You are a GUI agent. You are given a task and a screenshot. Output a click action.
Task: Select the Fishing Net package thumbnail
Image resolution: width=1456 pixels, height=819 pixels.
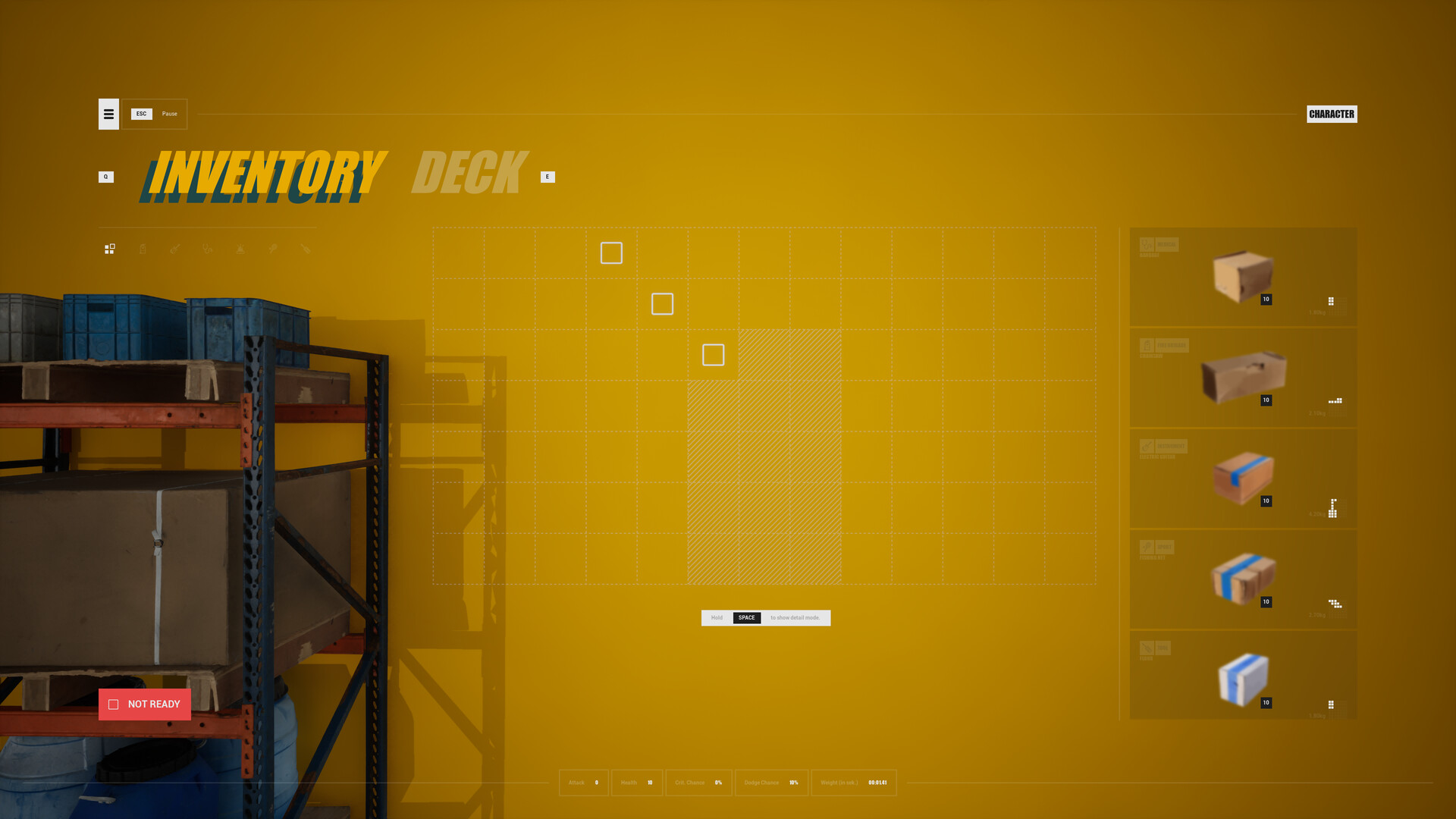tap(1244, 578)
